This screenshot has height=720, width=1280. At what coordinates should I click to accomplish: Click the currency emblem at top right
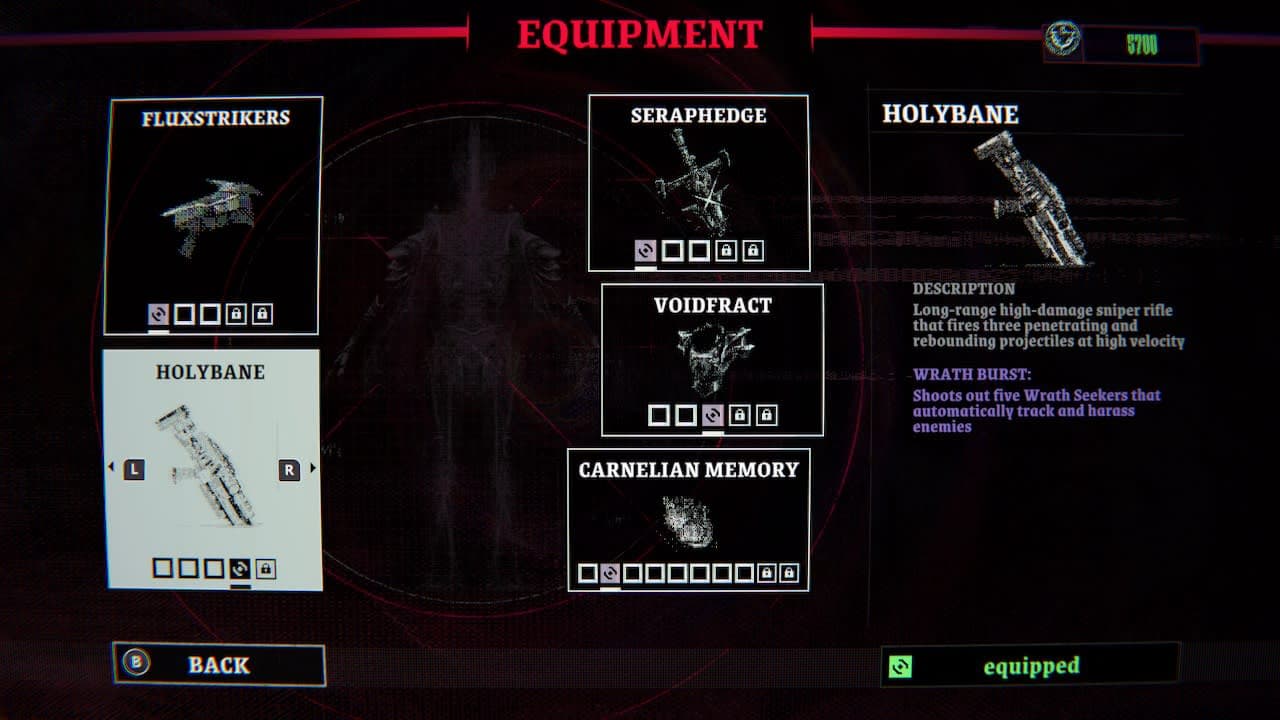(x=1063, y=35)
